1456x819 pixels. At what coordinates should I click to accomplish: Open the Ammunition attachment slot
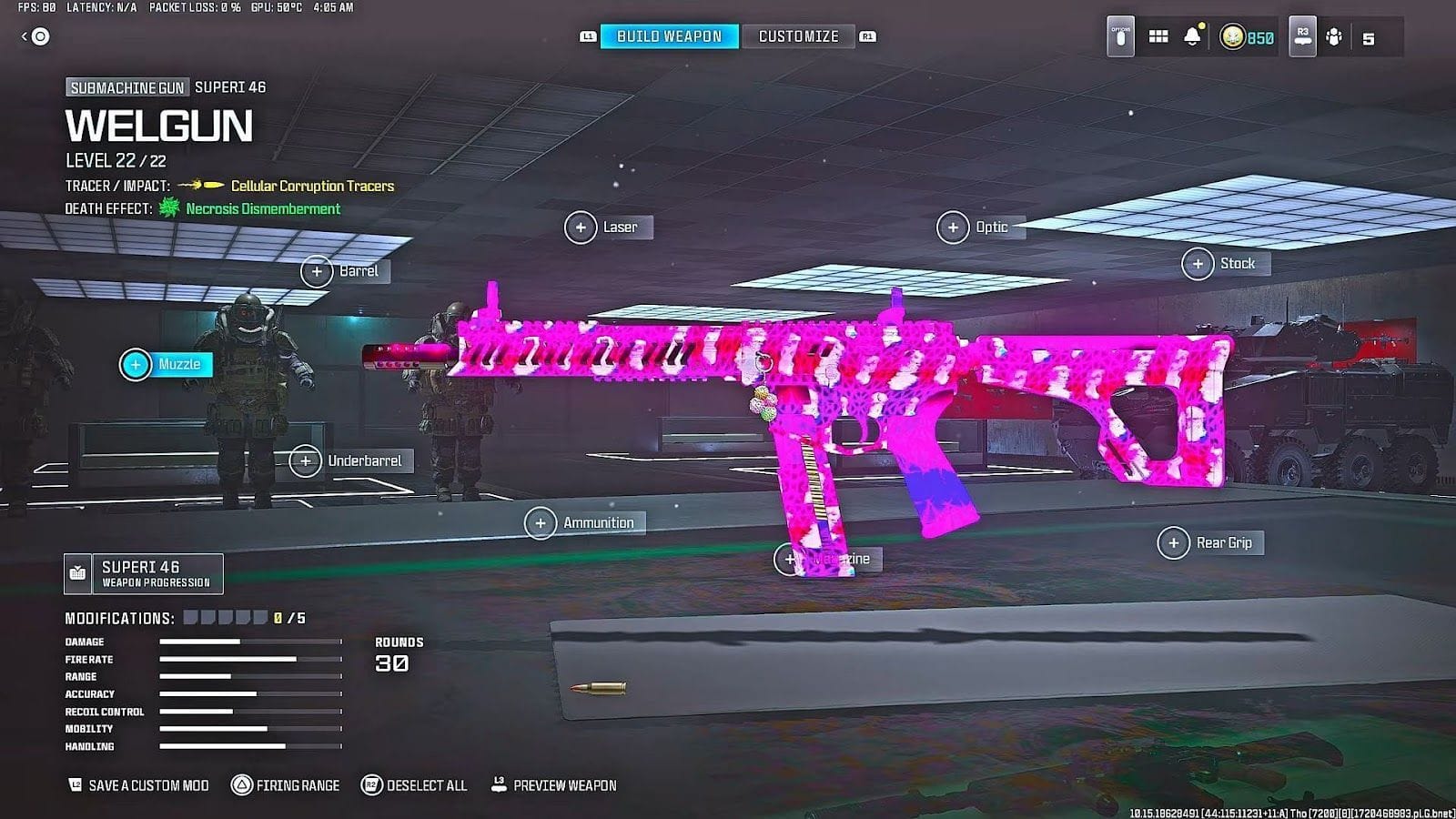coord(586,522)
